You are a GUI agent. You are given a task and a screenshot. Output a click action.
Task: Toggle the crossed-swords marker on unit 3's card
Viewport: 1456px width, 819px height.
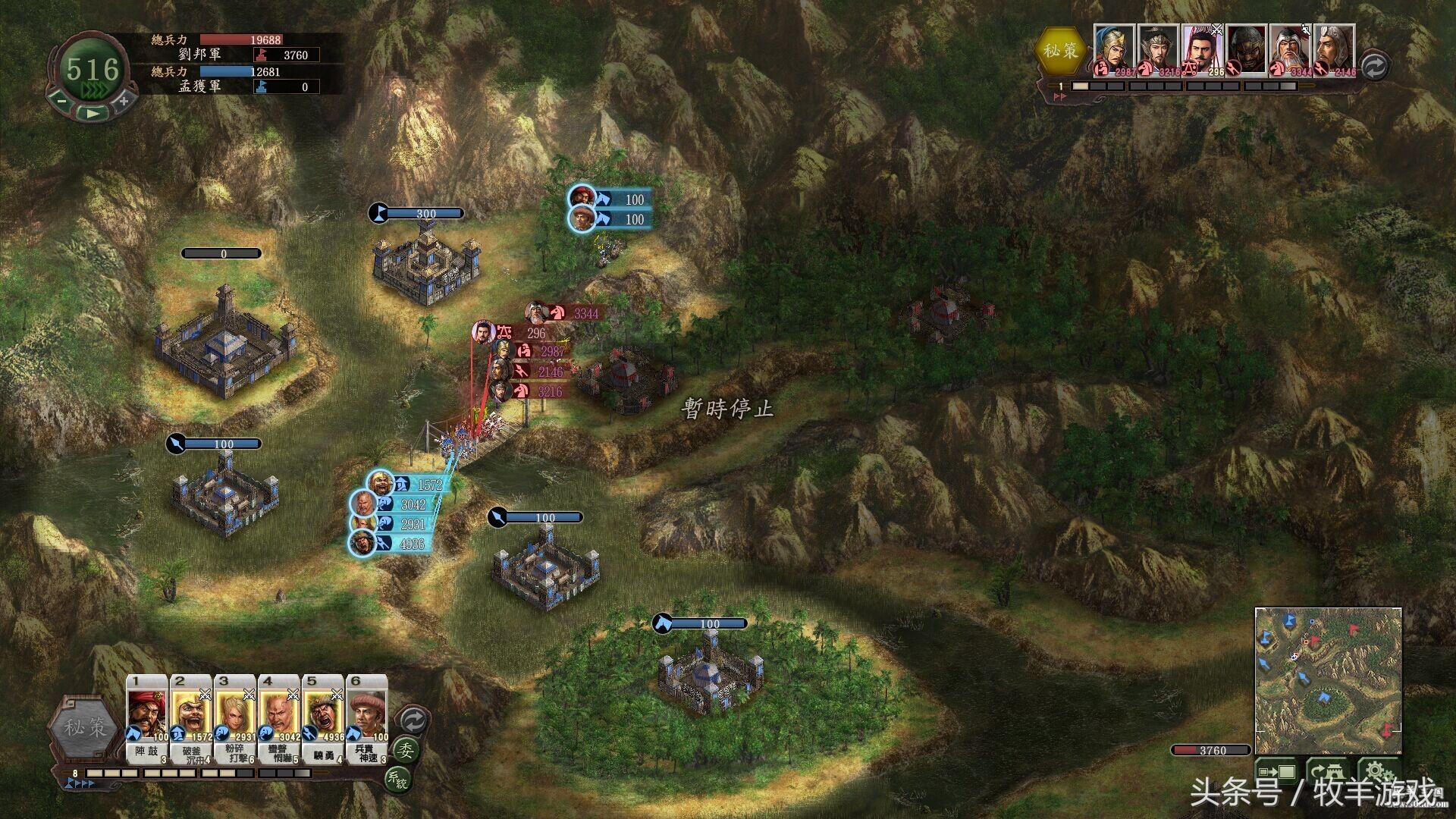click(250, 696)
